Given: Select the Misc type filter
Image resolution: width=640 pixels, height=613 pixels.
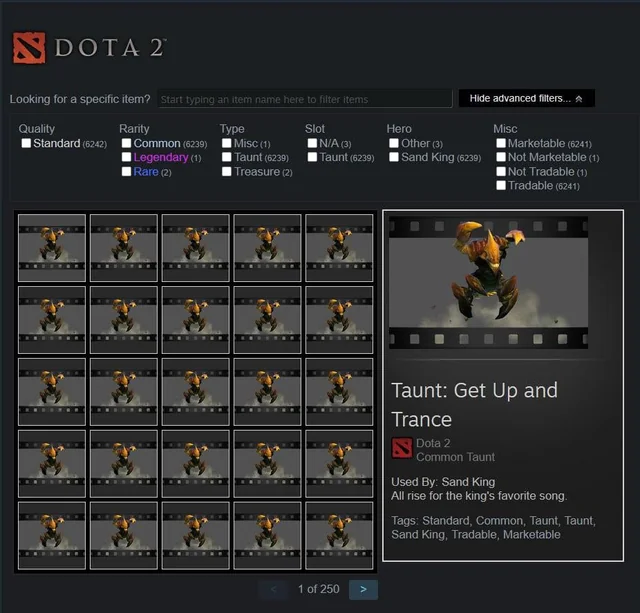Looking at the screenshot, I should coord(227,144).
